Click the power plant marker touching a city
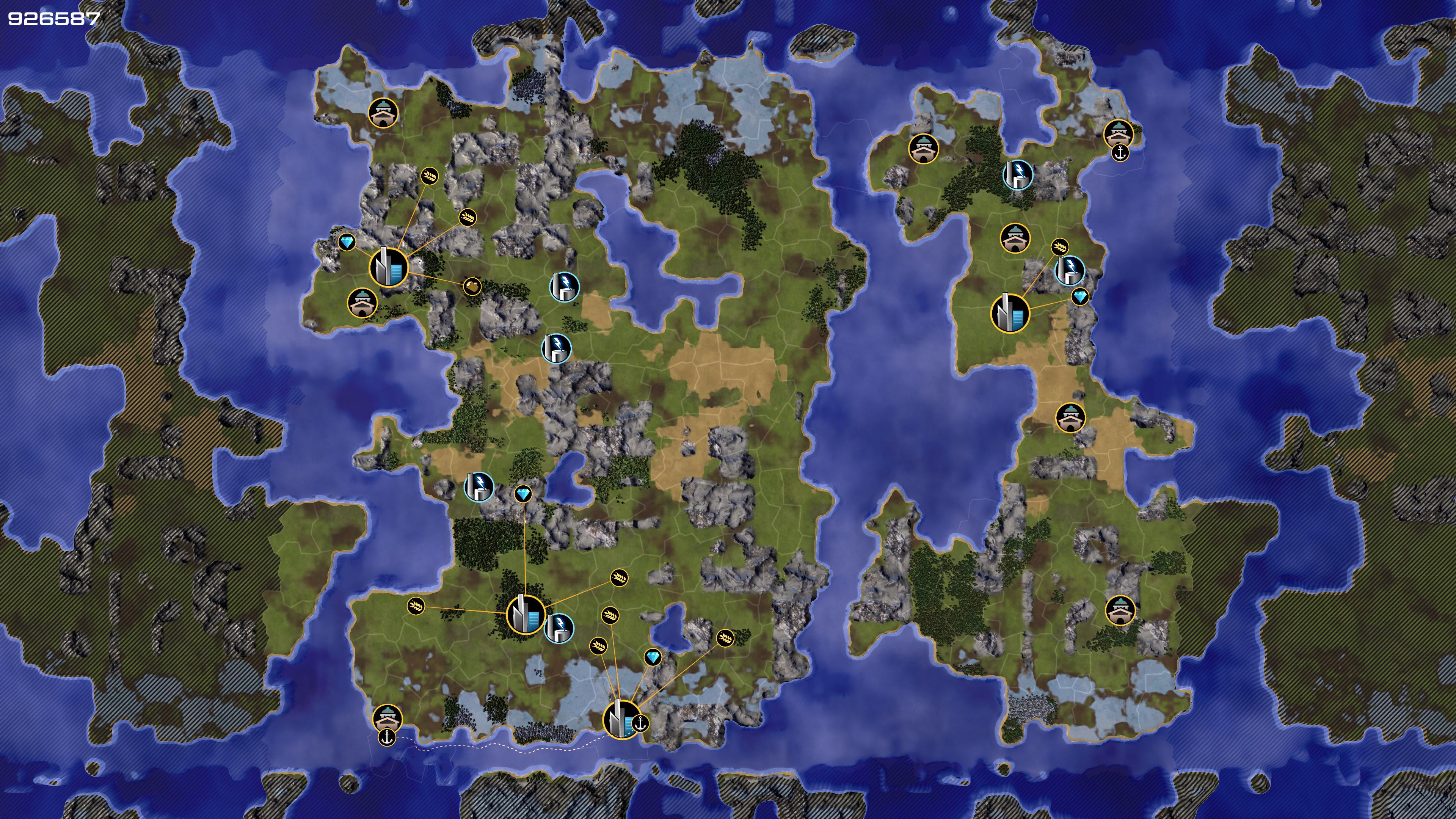 point(559,628)
